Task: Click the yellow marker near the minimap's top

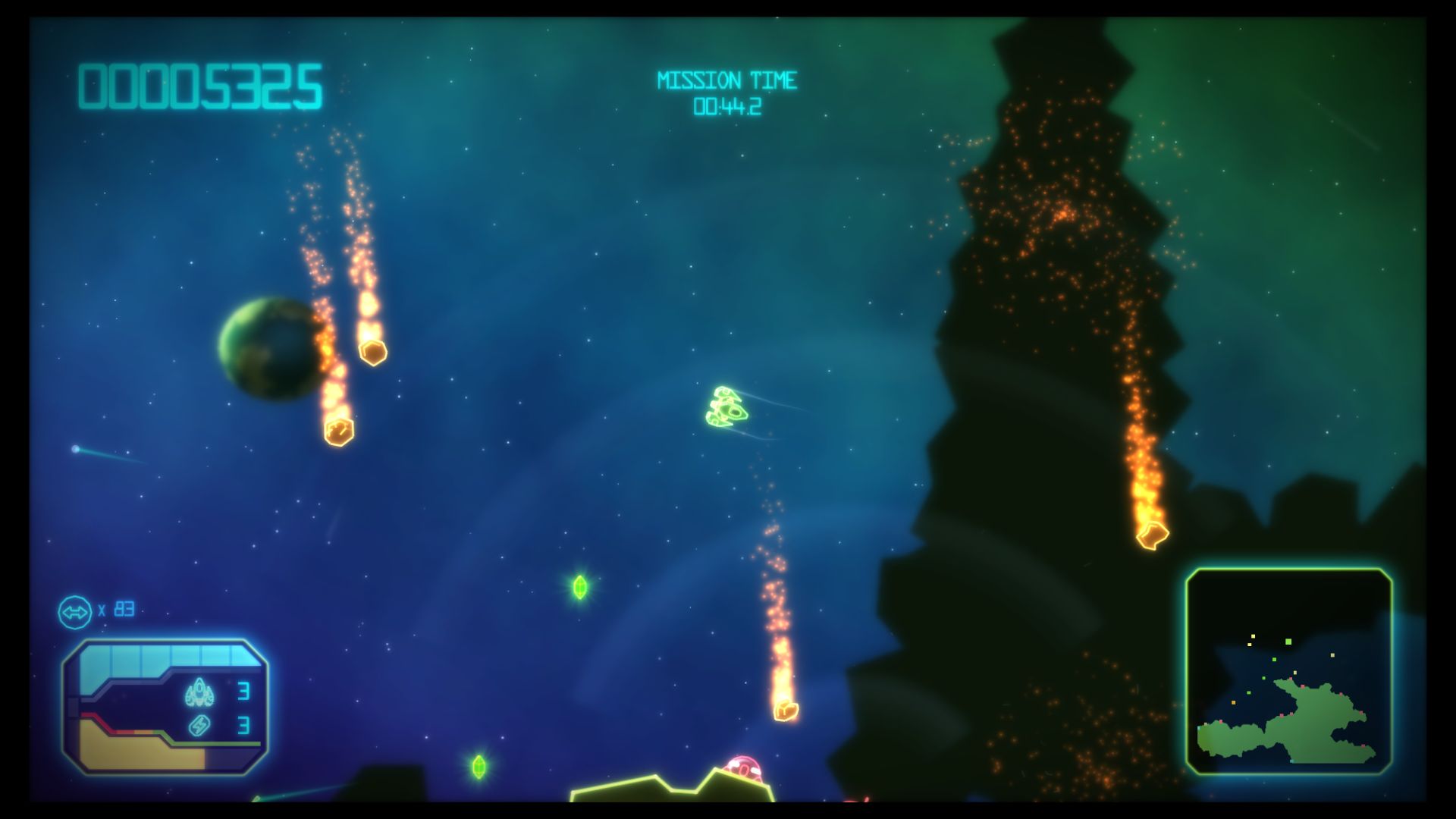Action: [x=1253, y=636]
